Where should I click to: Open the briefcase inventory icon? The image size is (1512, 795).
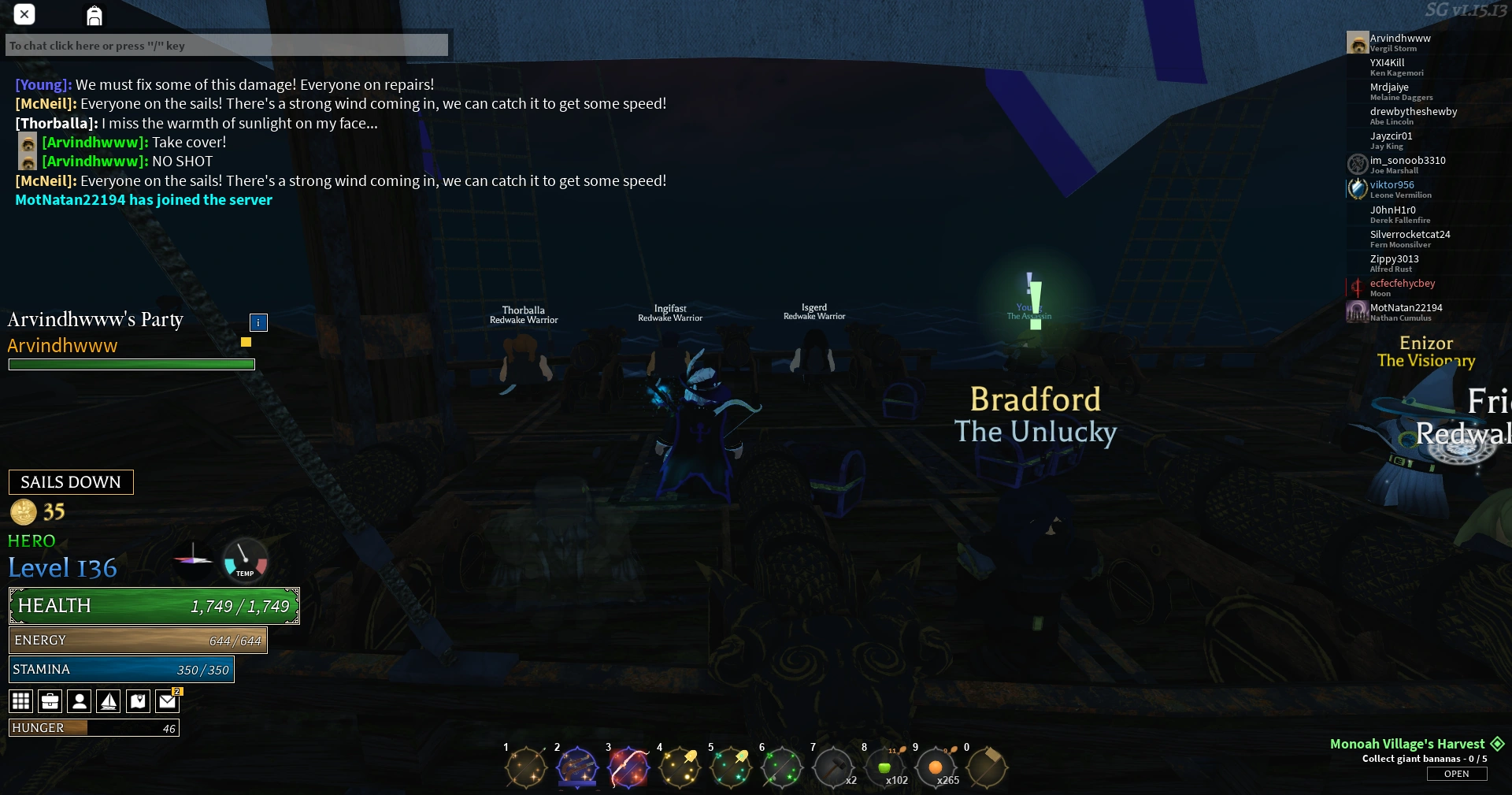point(50,701)
